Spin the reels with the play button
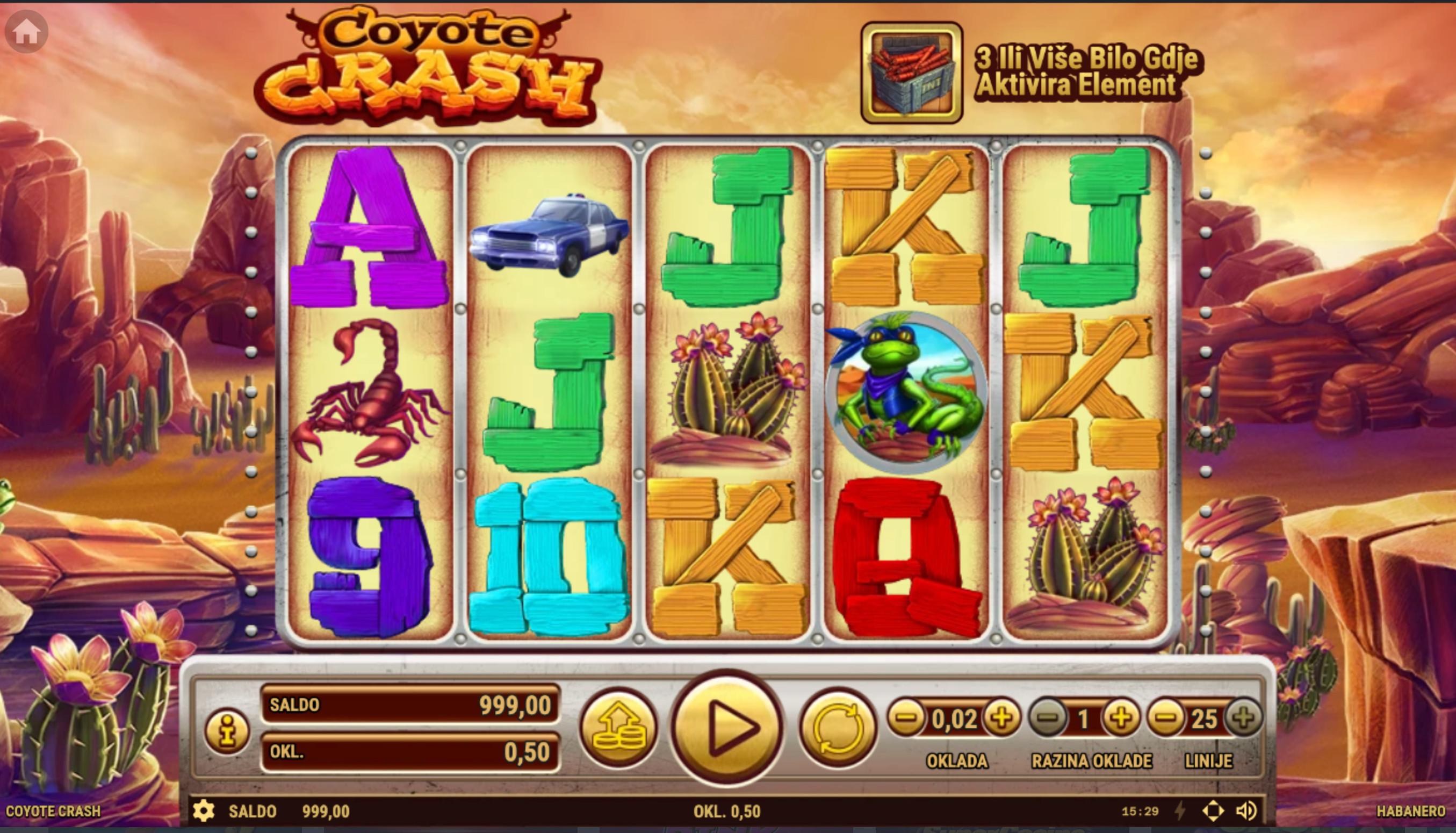Screen dimensions: 1456x833 click(x=727, y=727)
